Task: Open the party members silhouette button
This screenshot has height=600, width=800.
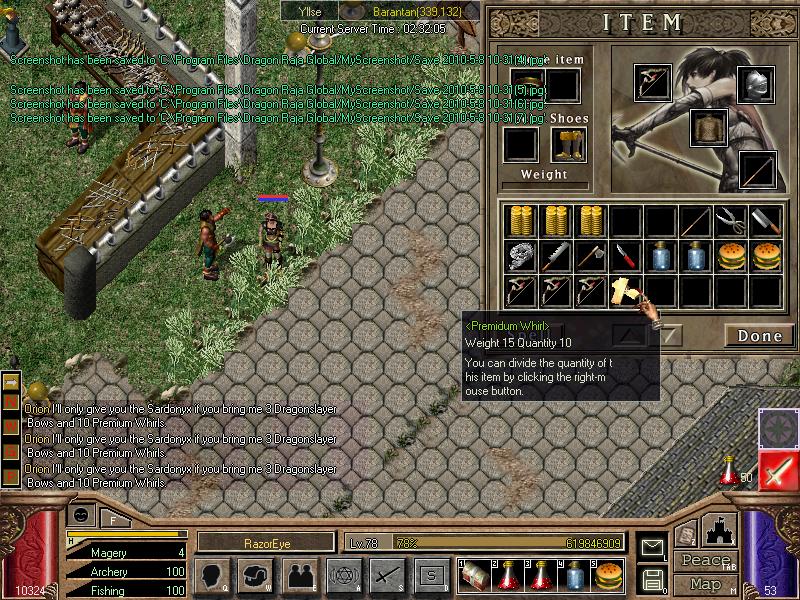Action: 299,575
